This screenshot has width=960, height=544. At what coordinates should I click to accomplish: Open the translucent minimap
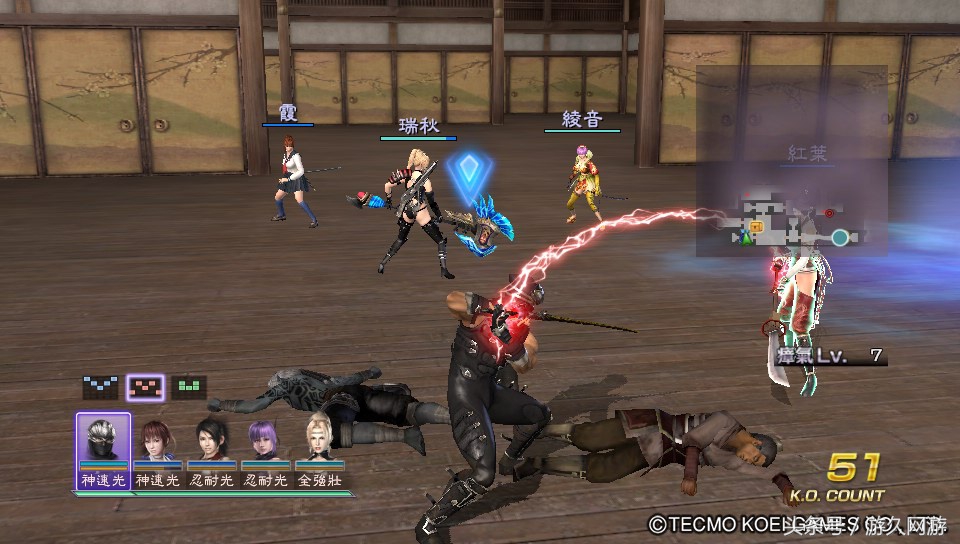pyautogui.click(x=791, y=161)
